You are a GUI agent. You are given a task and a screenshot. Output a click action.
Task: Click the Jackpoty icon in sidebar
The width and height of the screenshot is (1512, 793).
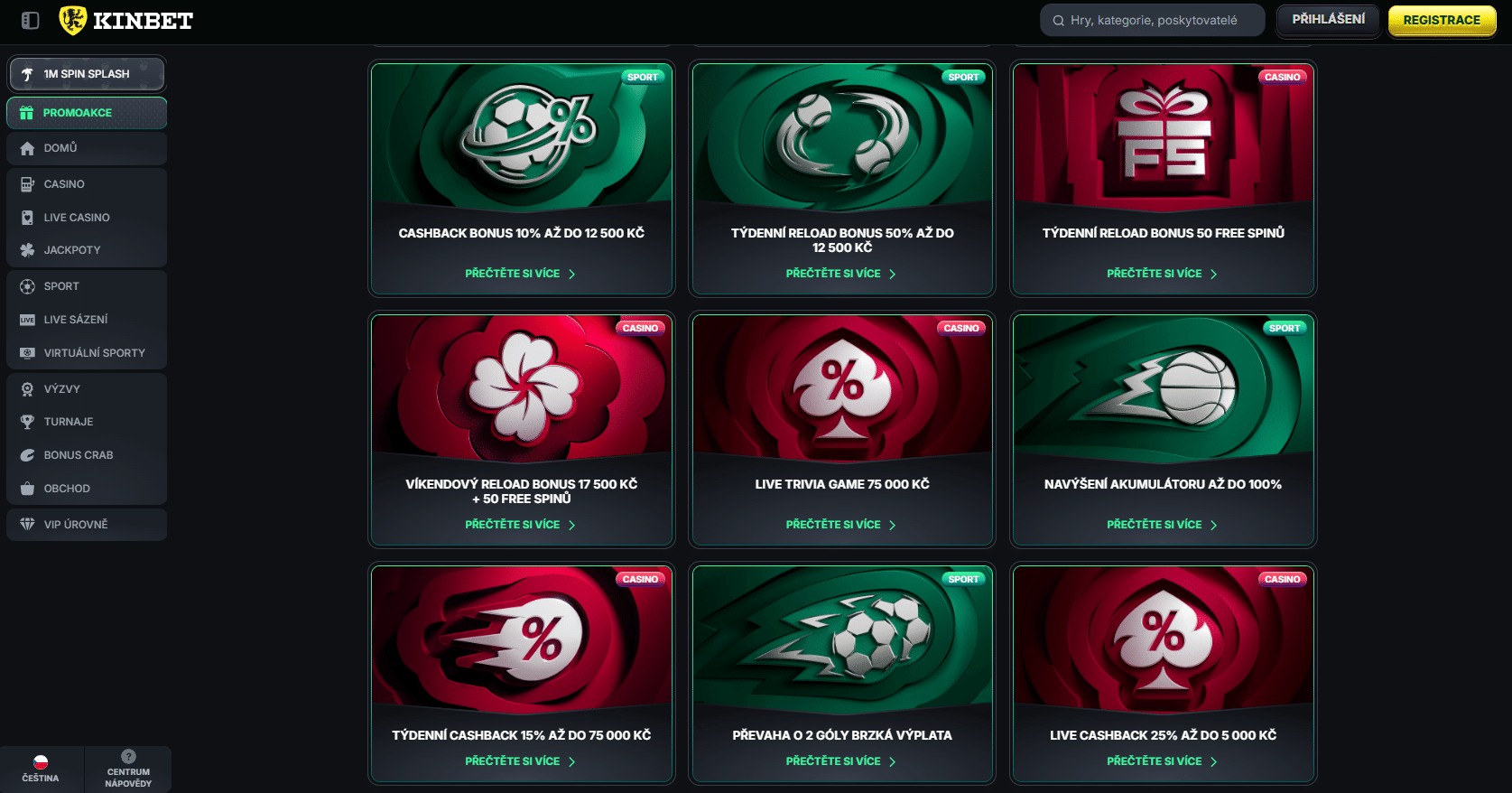[x=27, y=250]
